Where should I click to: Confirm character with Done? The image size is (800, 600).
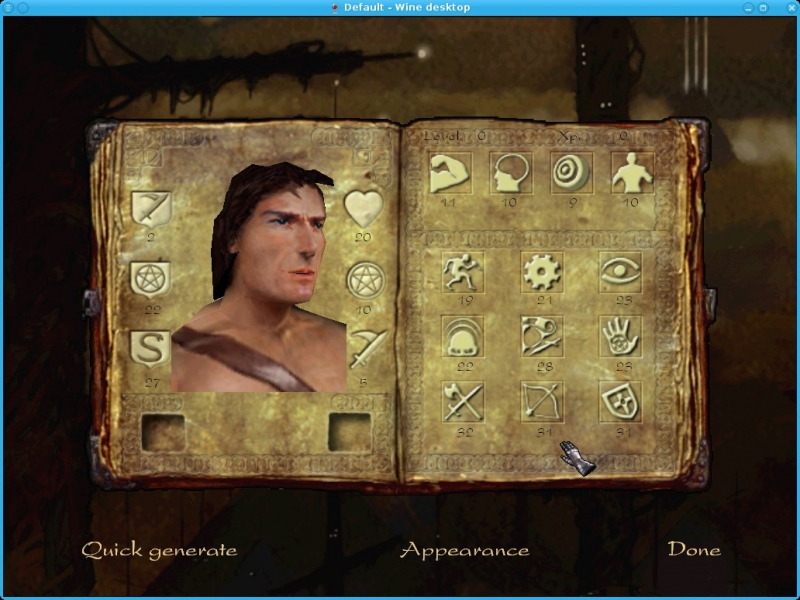pos(694,550)
